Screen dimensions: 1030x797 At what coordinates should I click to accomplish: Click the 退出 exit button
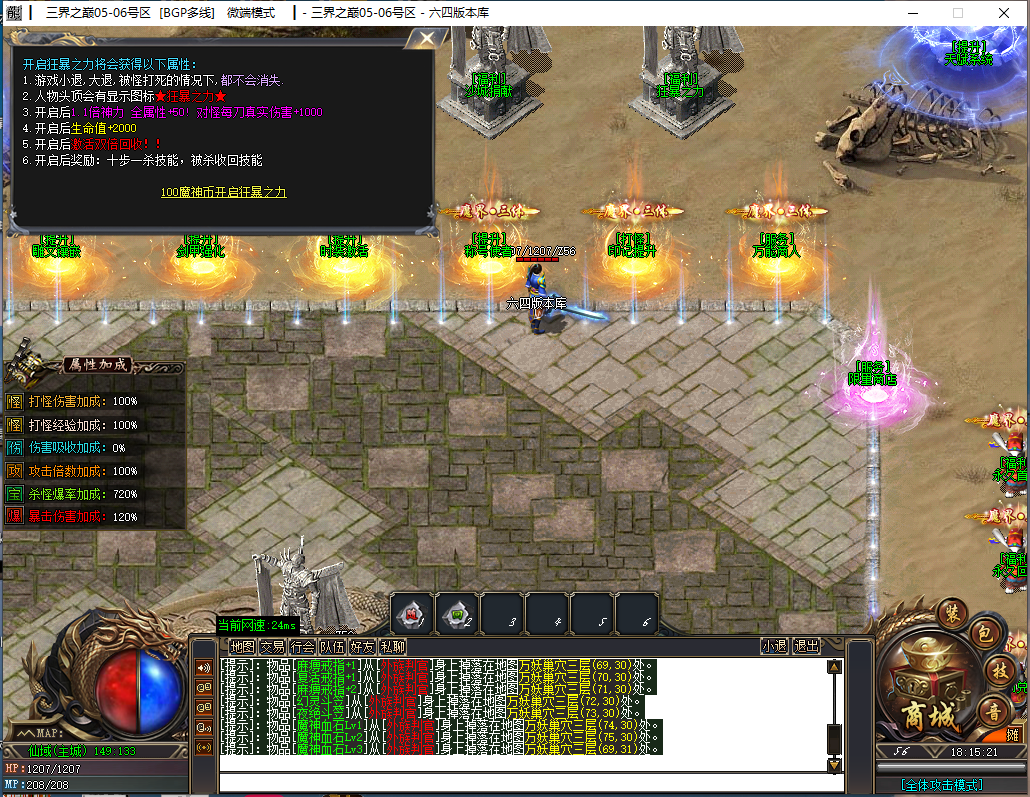pyautogui.click(x=806, y=647)
